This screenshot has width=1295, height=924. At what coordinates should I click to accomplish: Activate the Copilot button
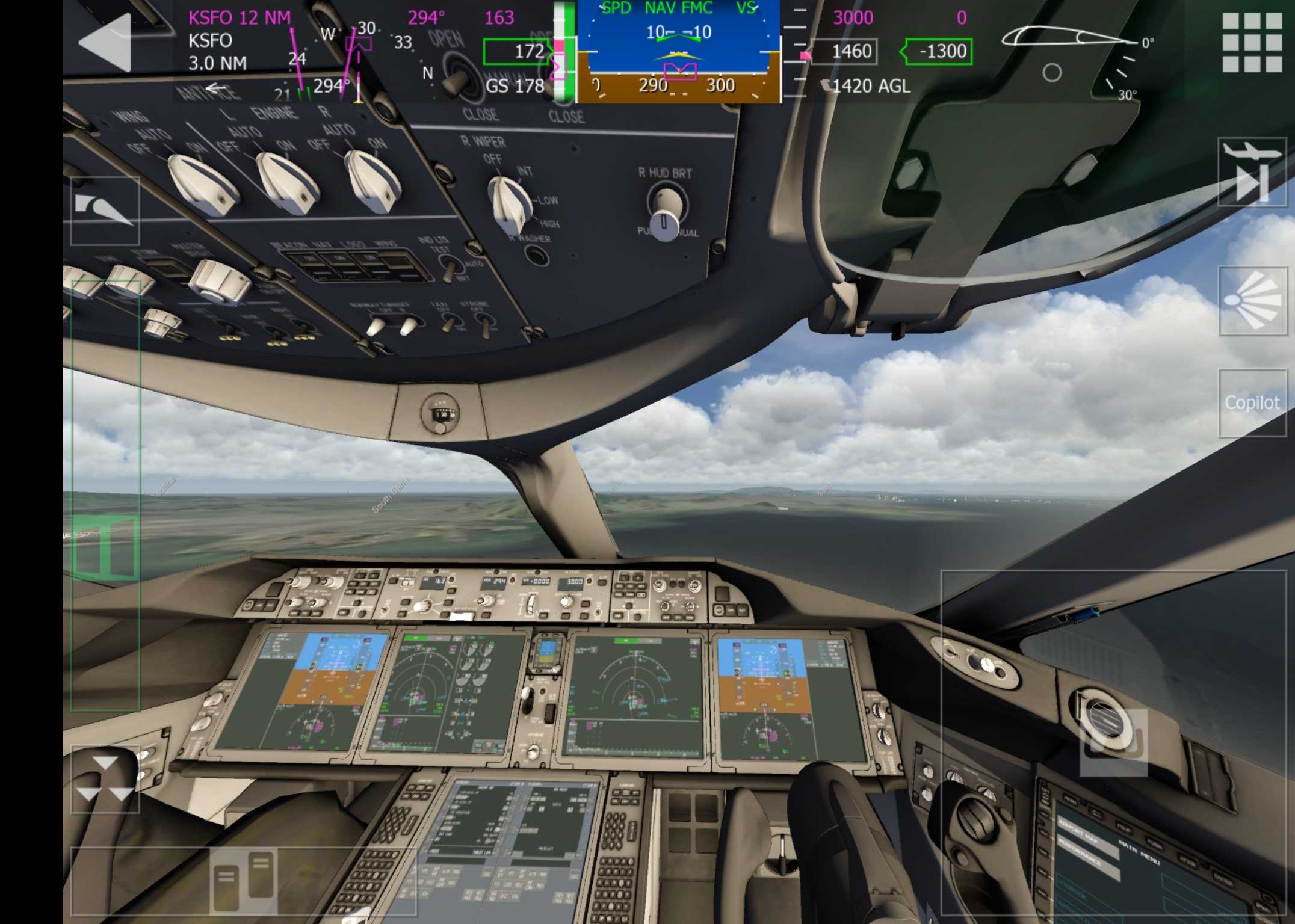click(1252, 402)
